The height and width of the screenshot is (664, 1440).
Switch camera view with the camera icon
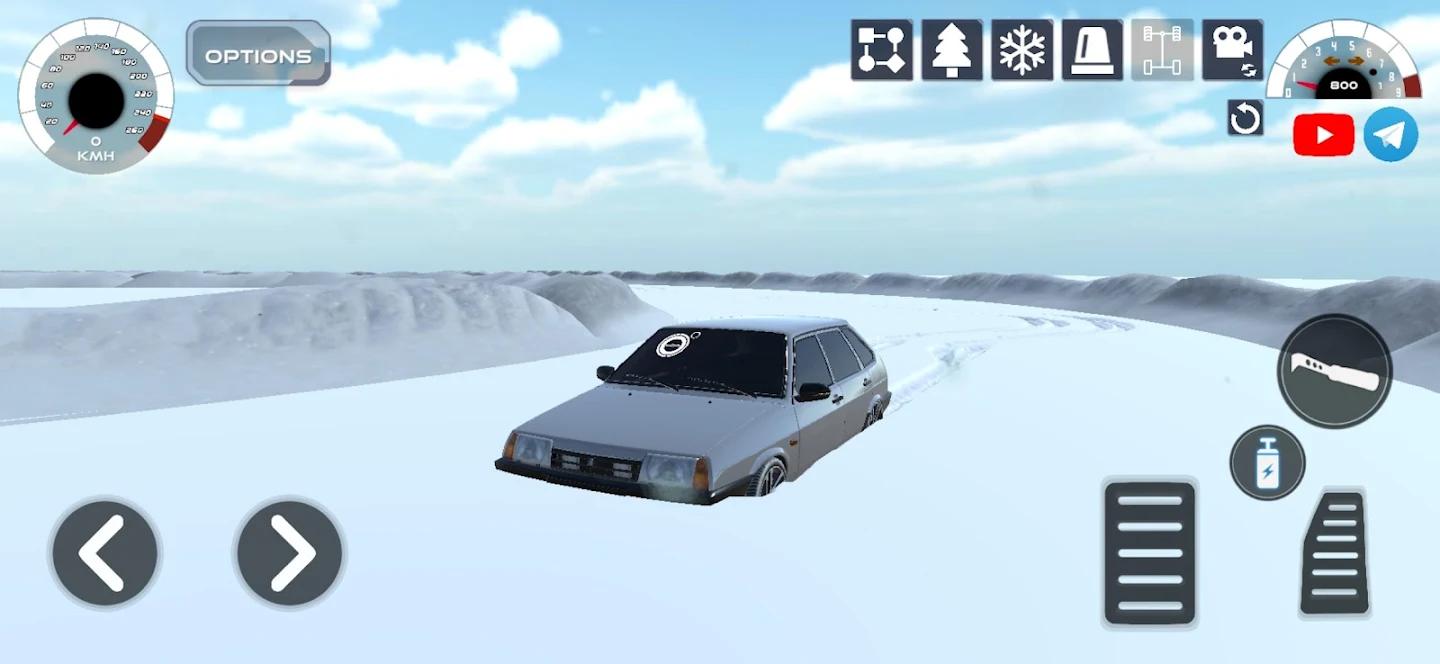point(1232,50)
